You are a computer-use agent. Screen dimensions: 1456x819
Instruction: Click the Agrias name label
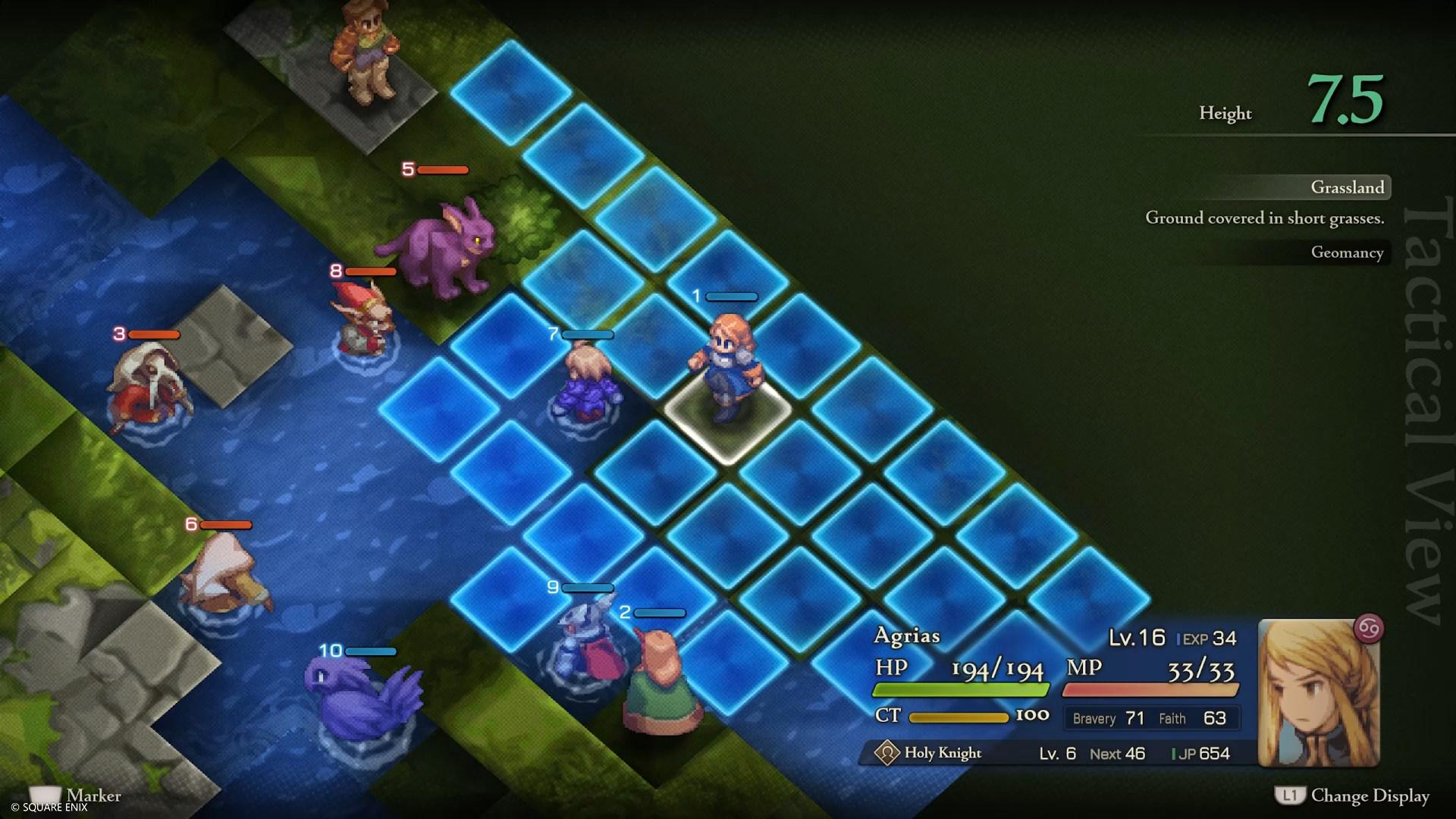coord(908,635)
